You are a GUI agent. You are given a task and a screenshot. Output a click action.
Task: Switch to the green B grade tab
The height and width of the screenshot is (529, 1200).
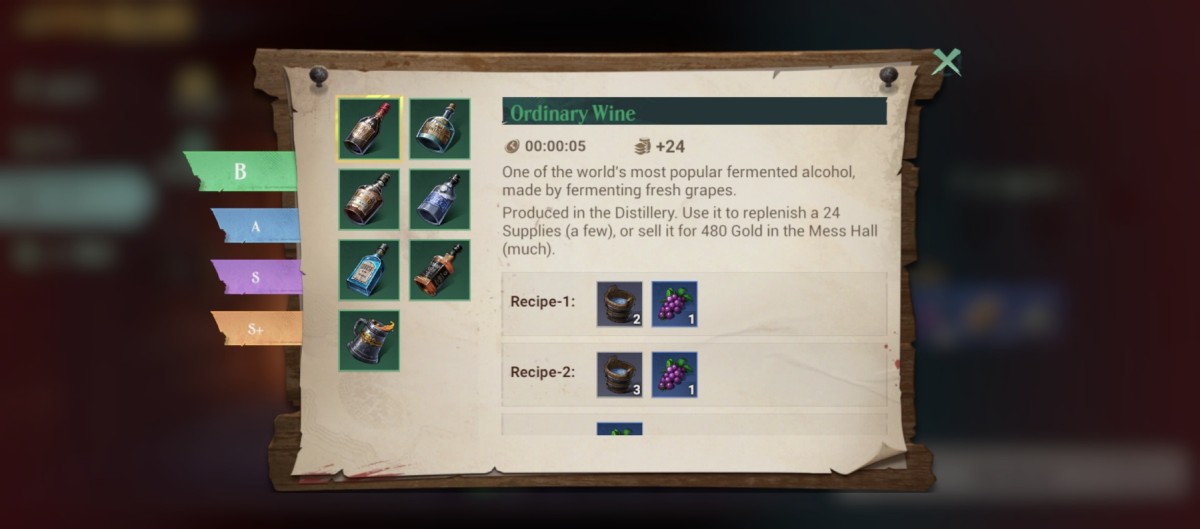[x=241, y=171]
